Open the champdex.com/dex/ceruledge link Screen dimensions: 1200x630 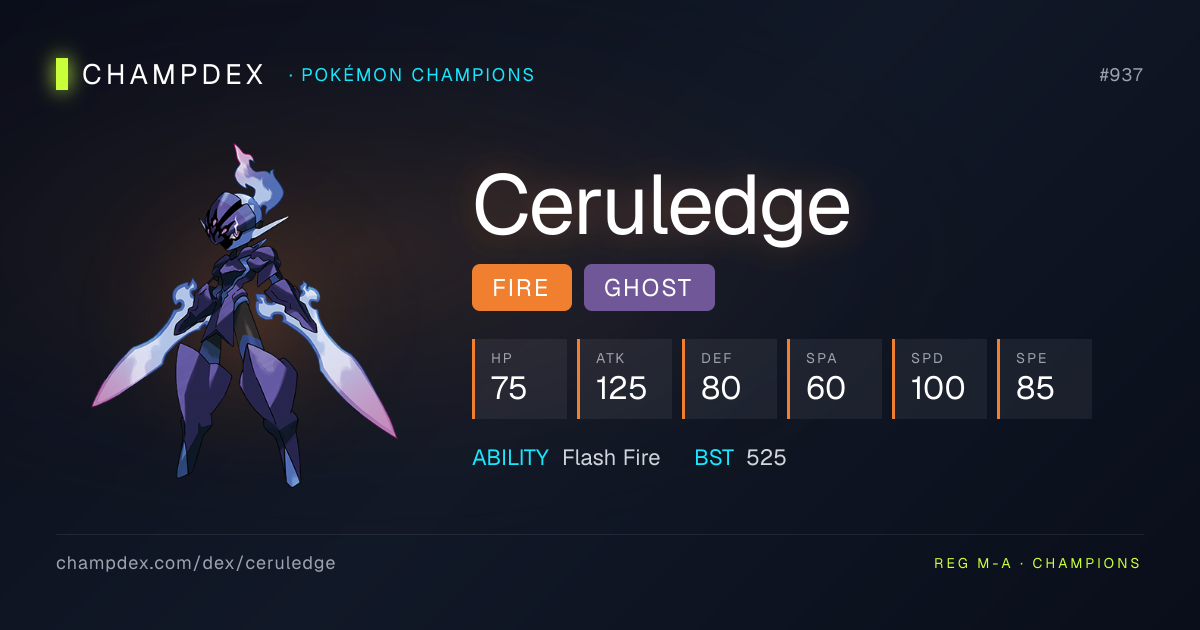[196, 563]
